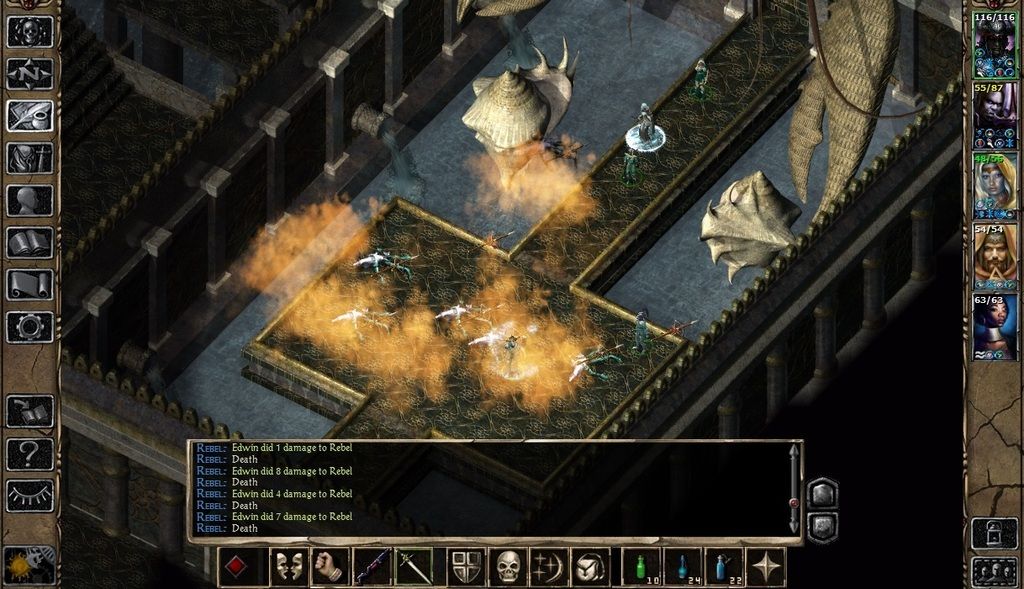
Task: Open the area map with the compass button
Action: [30, 74]
